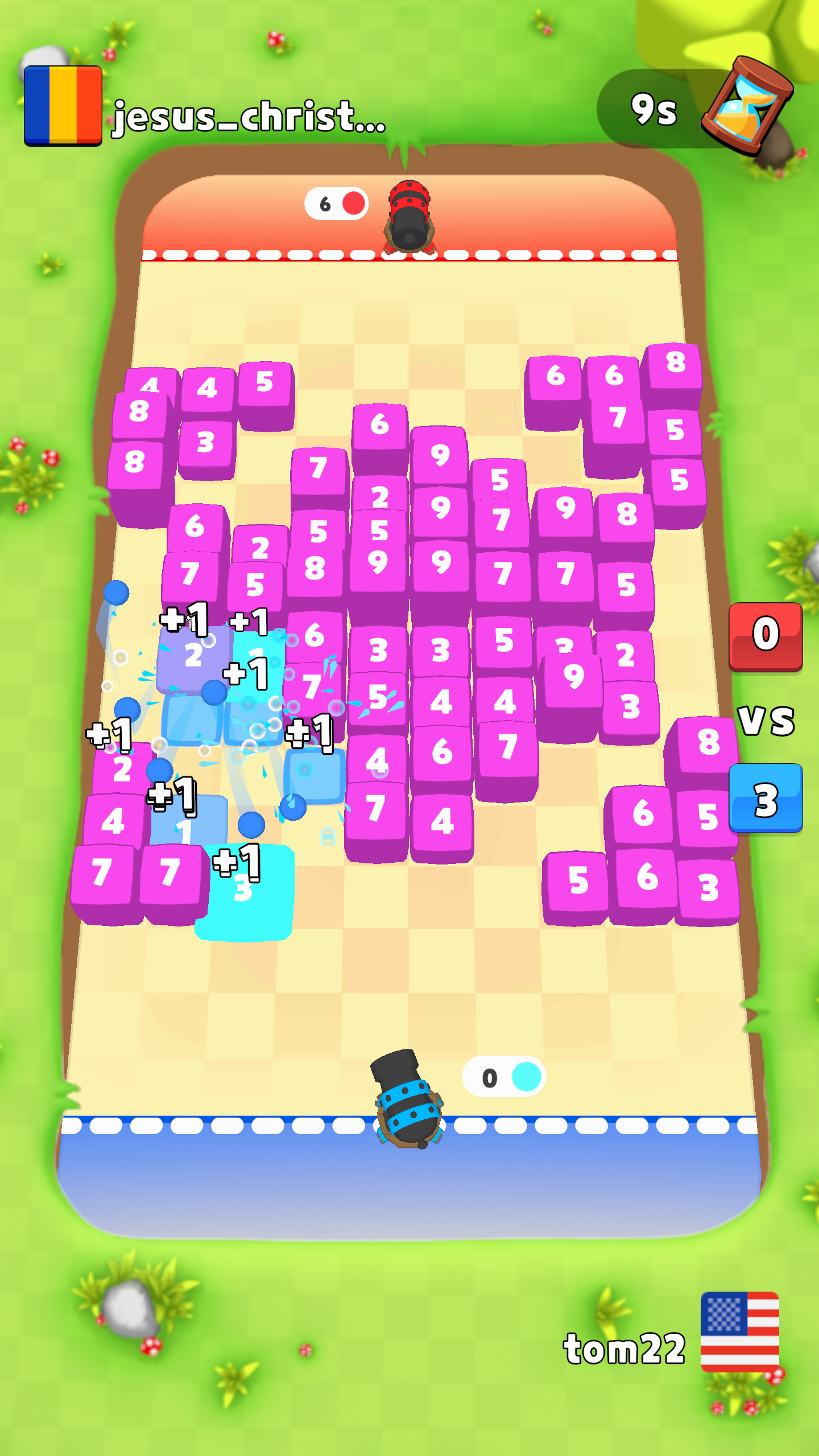
Task: Tap the 9s countdown text
Action: point(654,108)
